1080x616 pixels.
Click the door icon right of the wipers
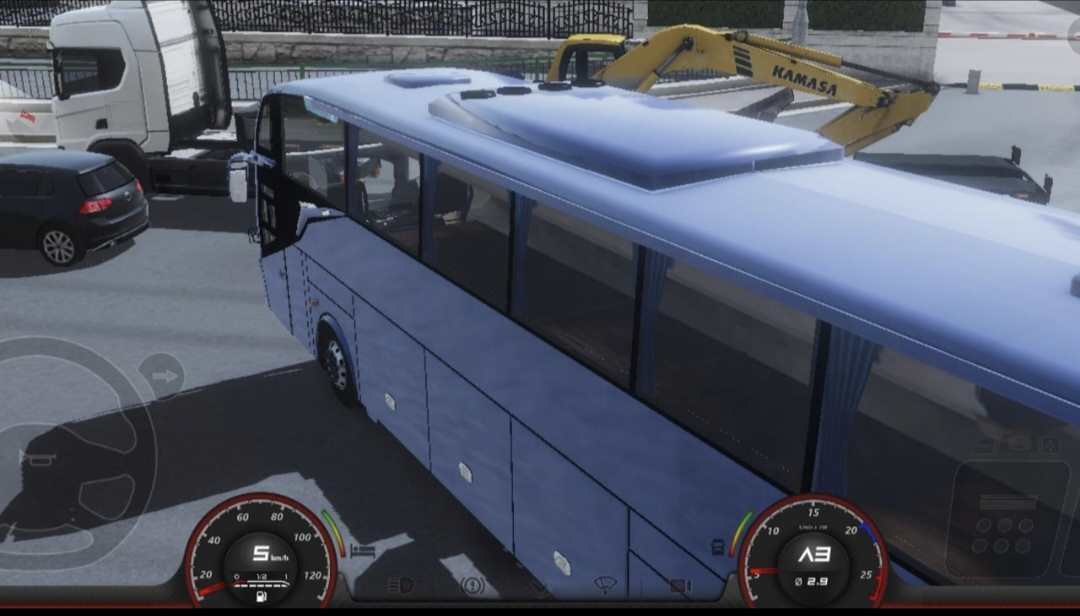pos(680,585)
